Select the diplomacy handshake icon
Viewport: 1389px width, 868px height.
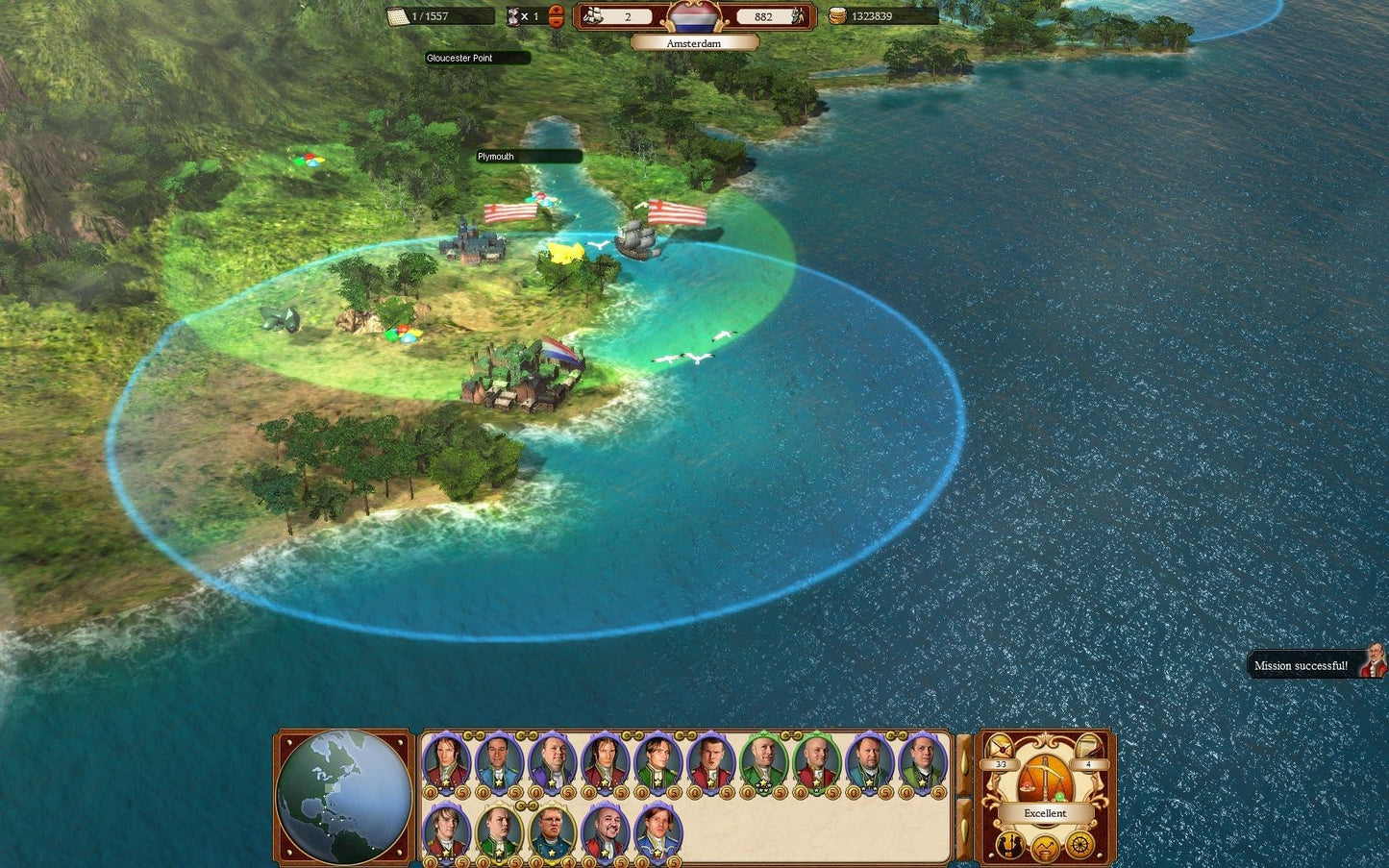(1009, 846)
